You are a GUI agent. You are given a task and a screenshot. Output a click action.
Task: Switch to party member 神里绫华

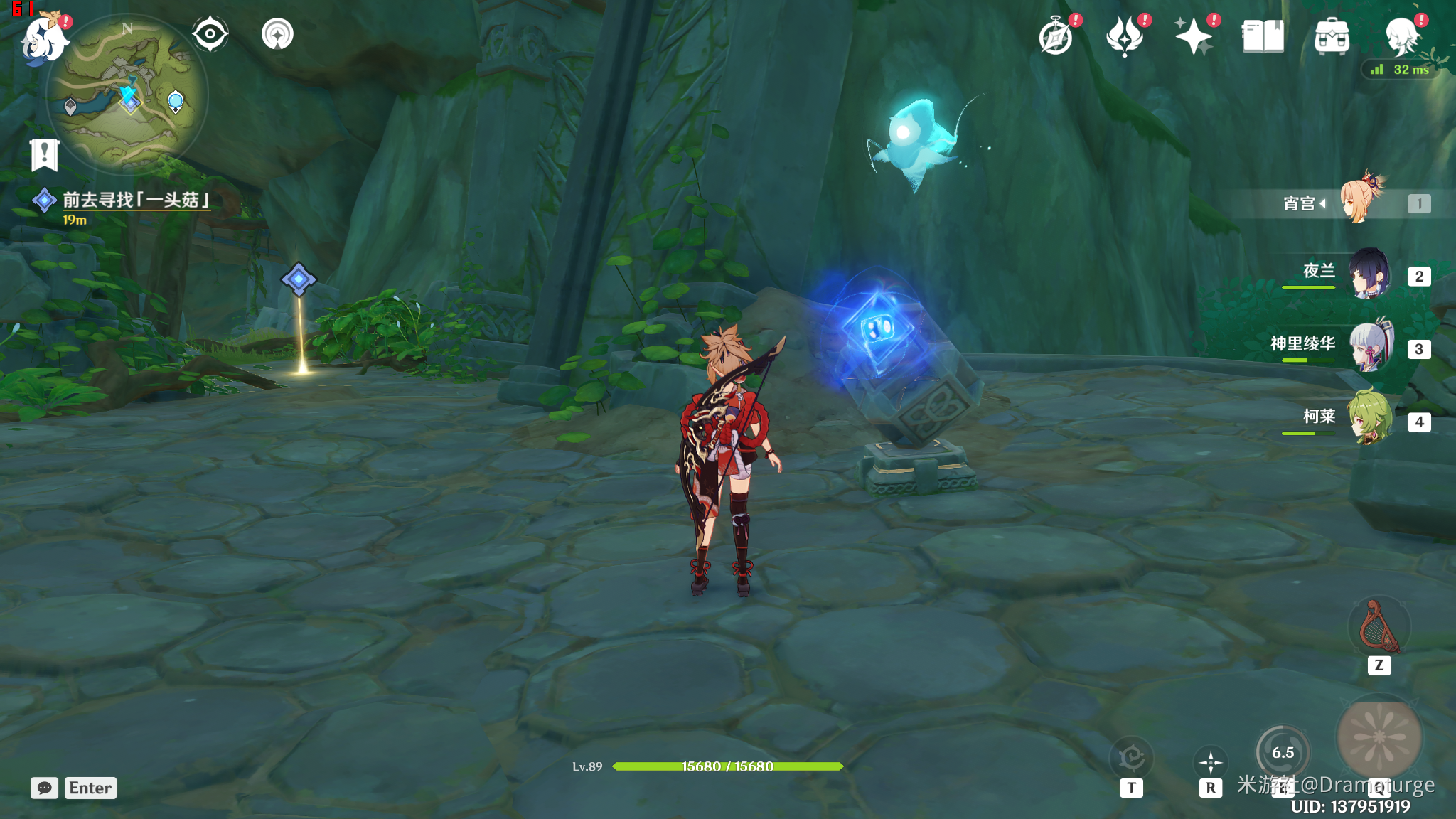click(x=1369, y=347)
